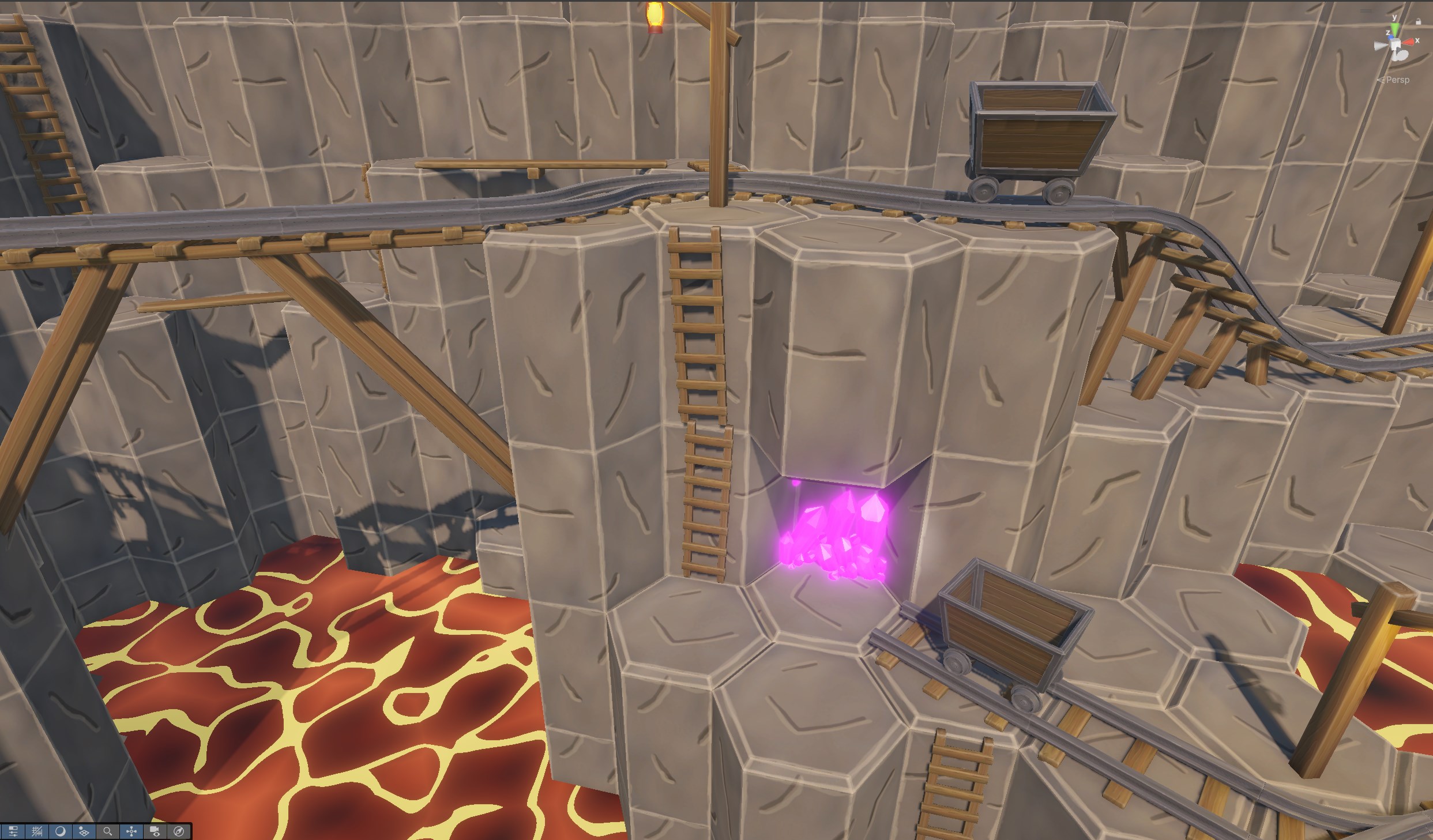
Task: Toggle the scene view rotation lock padlock
Action: point(1419,21)
